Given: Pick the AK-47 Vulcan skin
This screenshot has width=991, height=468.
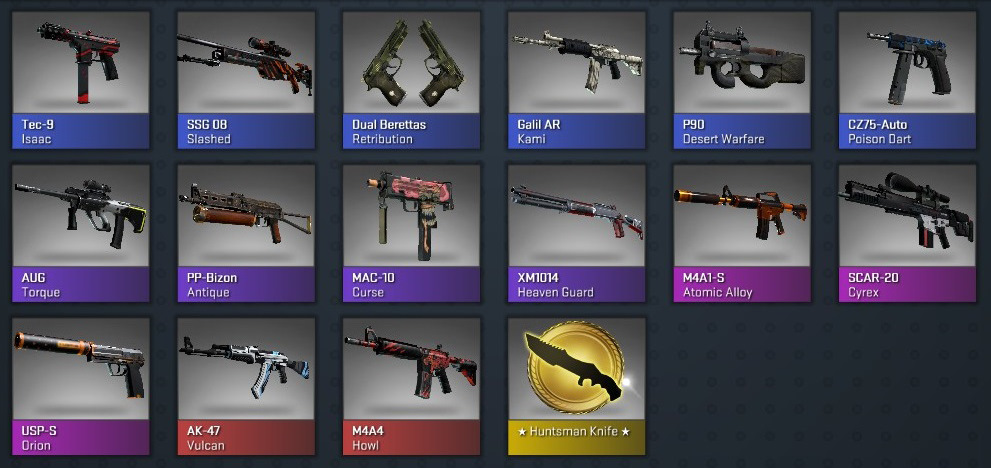Looking at the screenshot, I should pyautogui.click(x=246, y=386).
